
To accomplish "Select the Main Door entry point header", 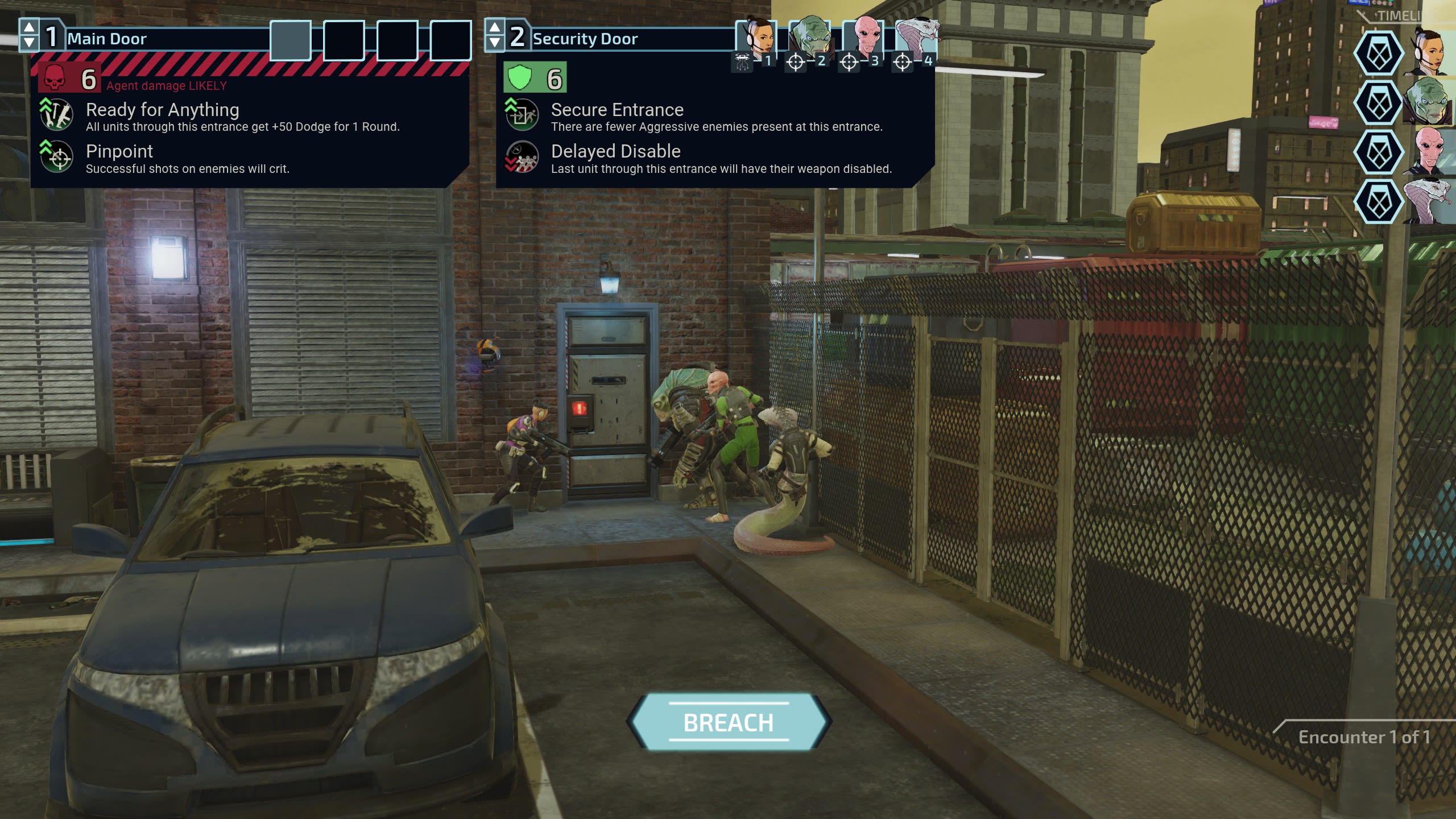I will 107,39.
